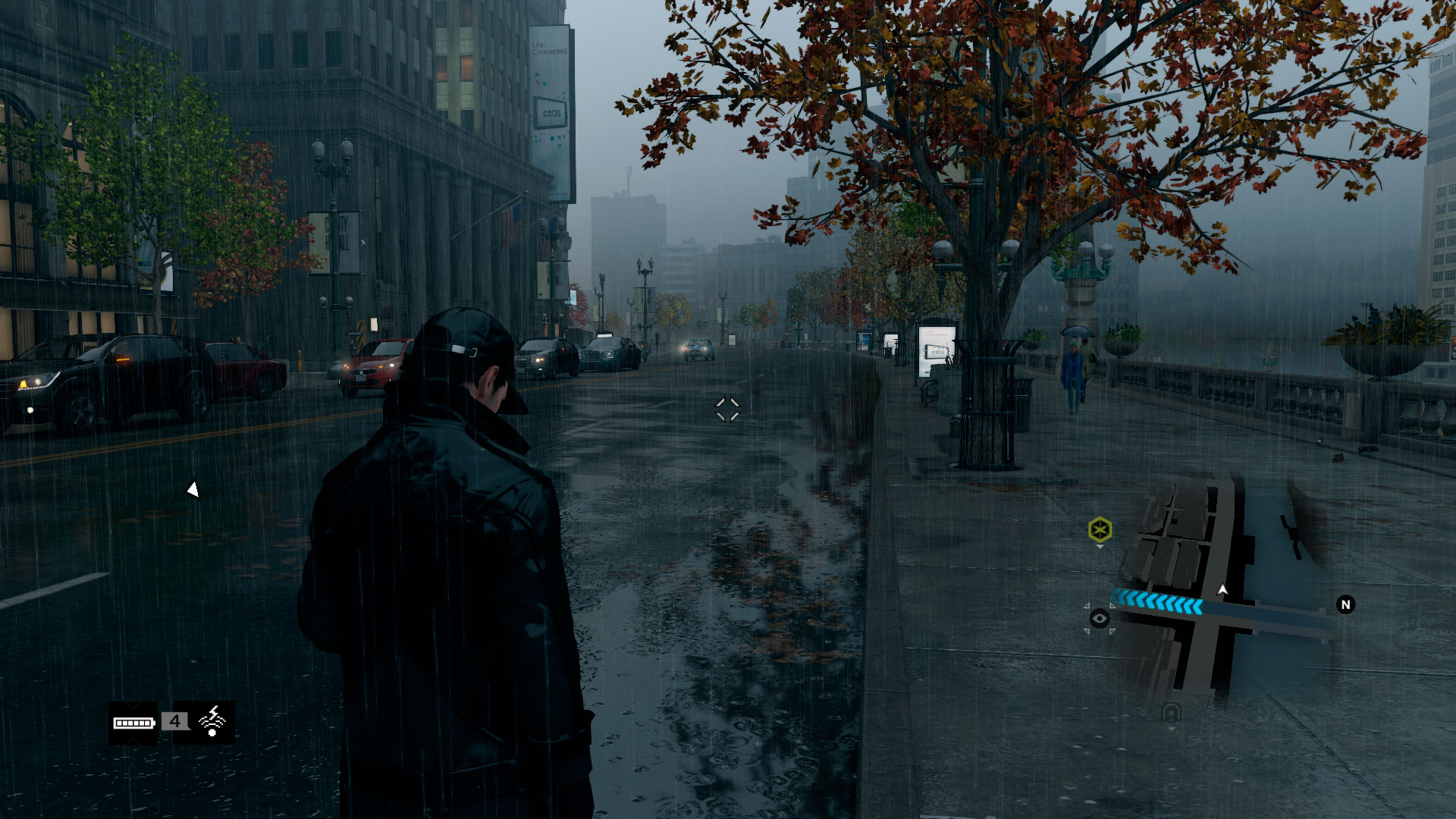Select the blue chevron route on minimap
The image size is (1456, 819).
coord(1158,603)
